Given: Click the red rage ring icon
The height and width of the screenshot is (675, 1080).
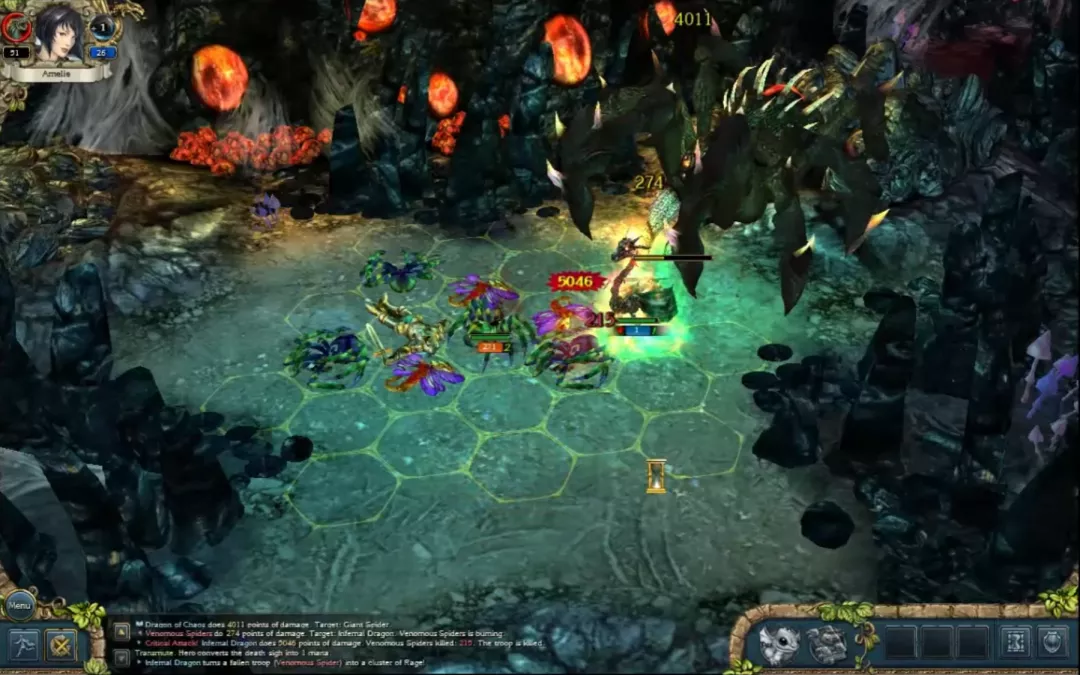Looking at the screenshot, I should (16, 28).
